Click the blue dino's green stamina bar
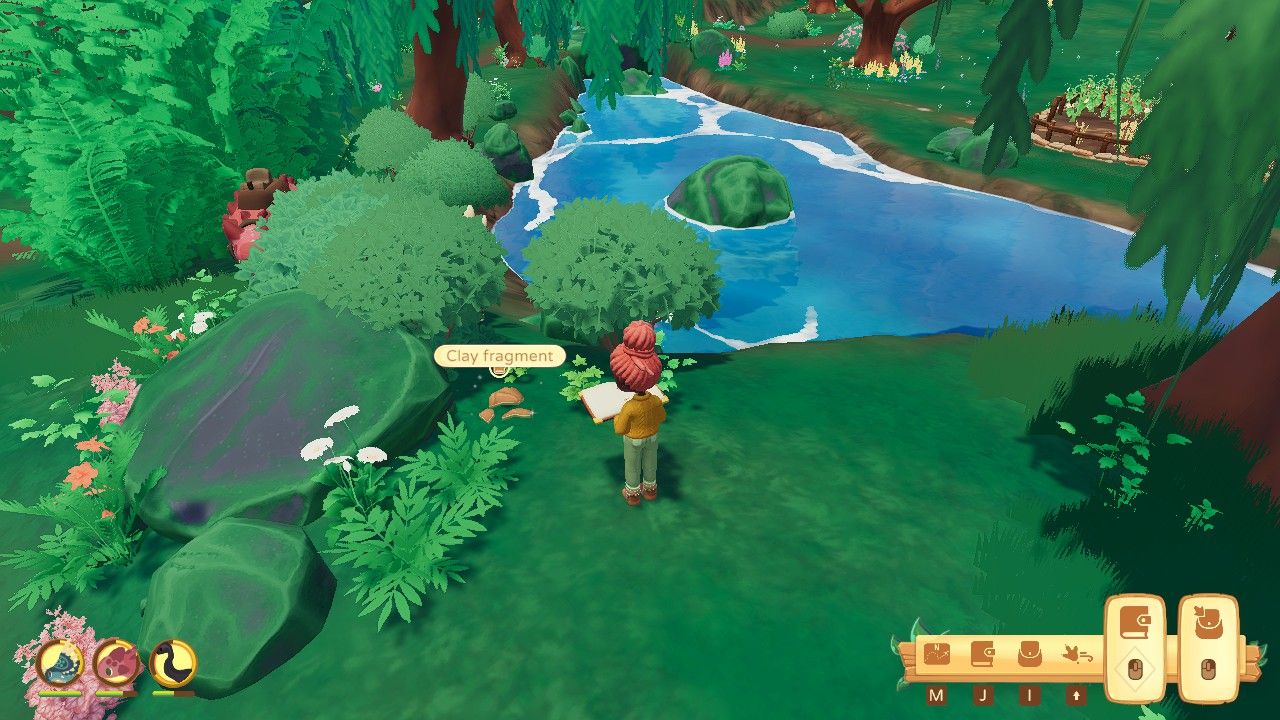Image resolution: width=1280 pixels, height=720 pixels. point(58,693)
